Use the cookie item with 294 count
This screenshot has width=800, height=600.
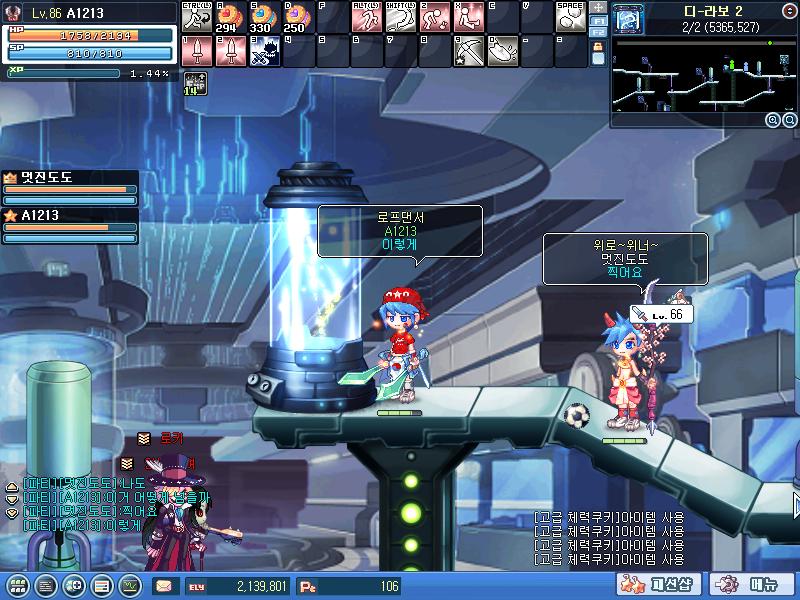click(x=230, y=17)
